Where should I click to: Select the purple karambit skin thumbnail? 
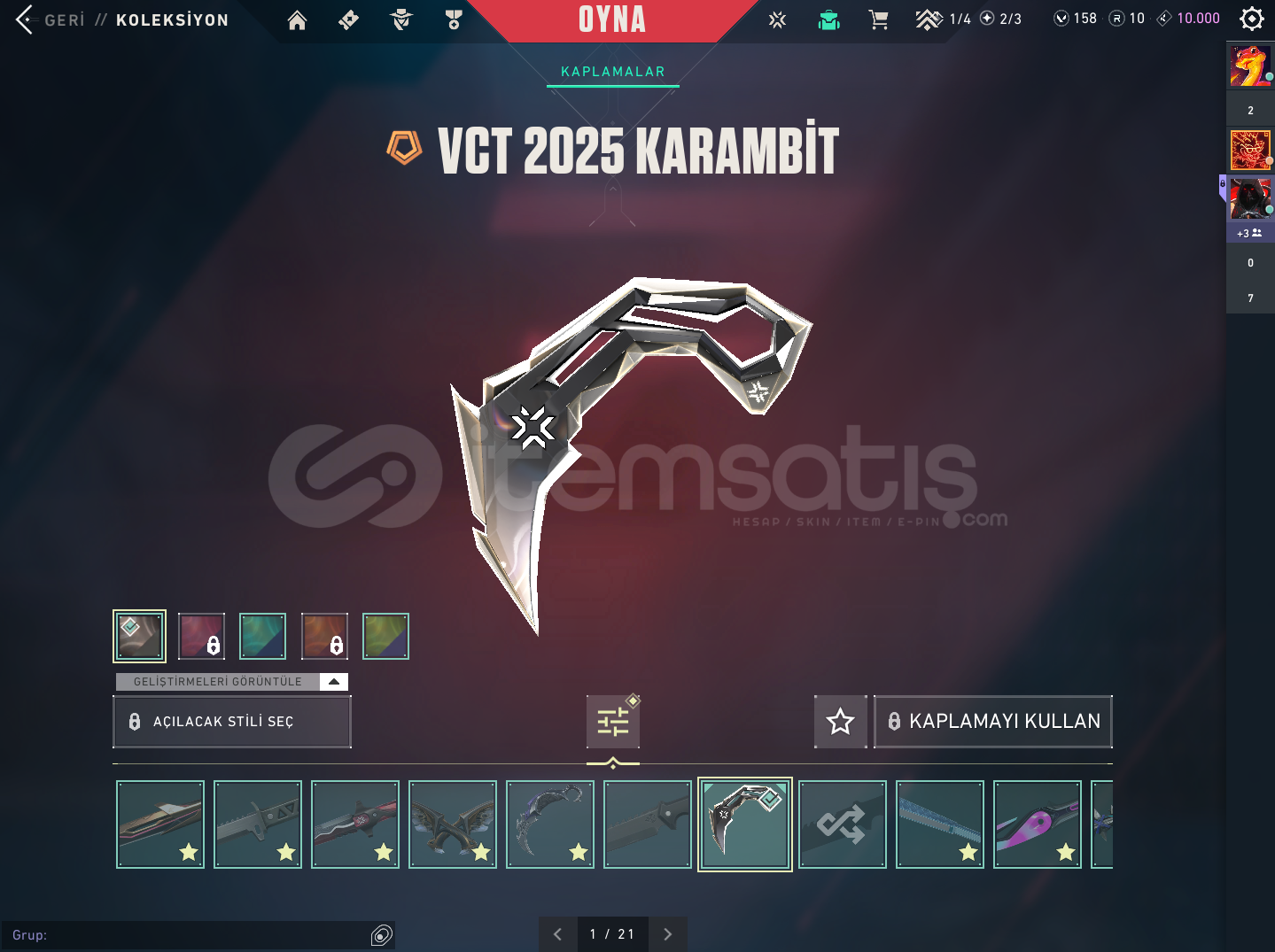coord(1038,824)
